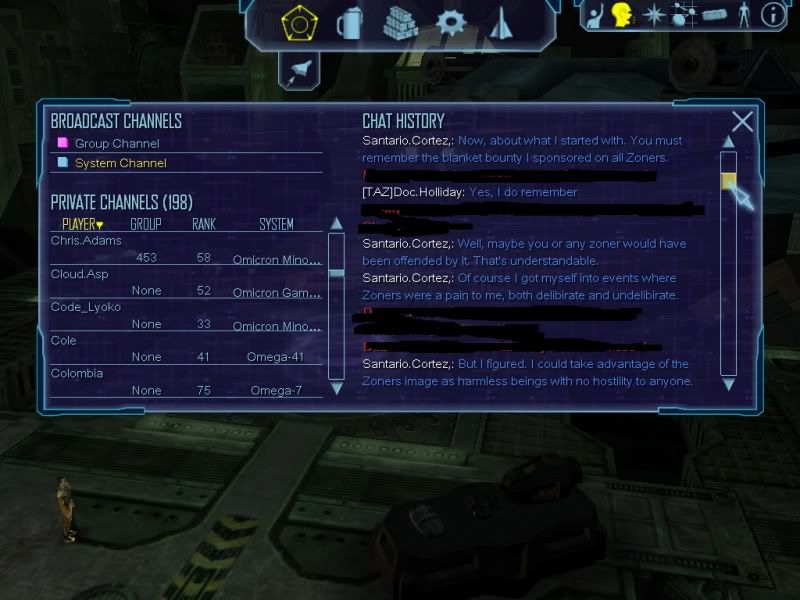Sort the player list by Group column
The width and height of the screenshot is (800, 600).
tap(145, 224)
